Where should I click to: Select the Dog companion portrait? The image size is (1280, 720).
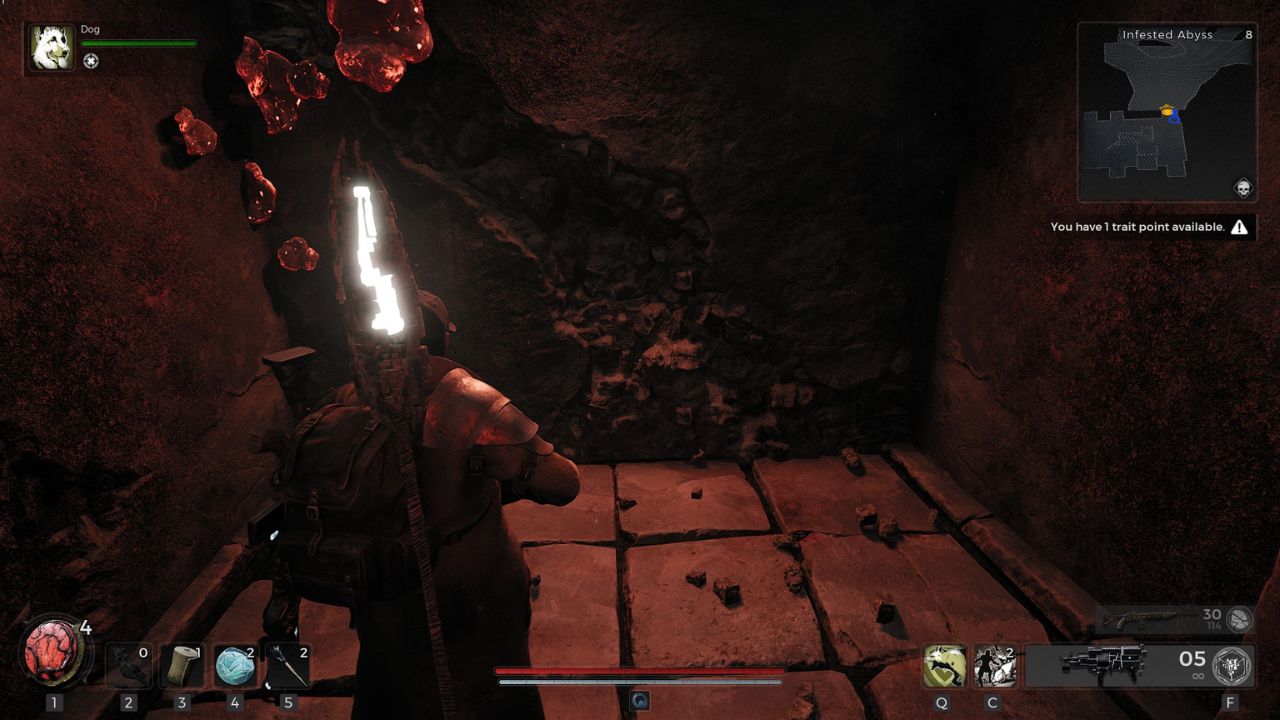tap(50, 48)
